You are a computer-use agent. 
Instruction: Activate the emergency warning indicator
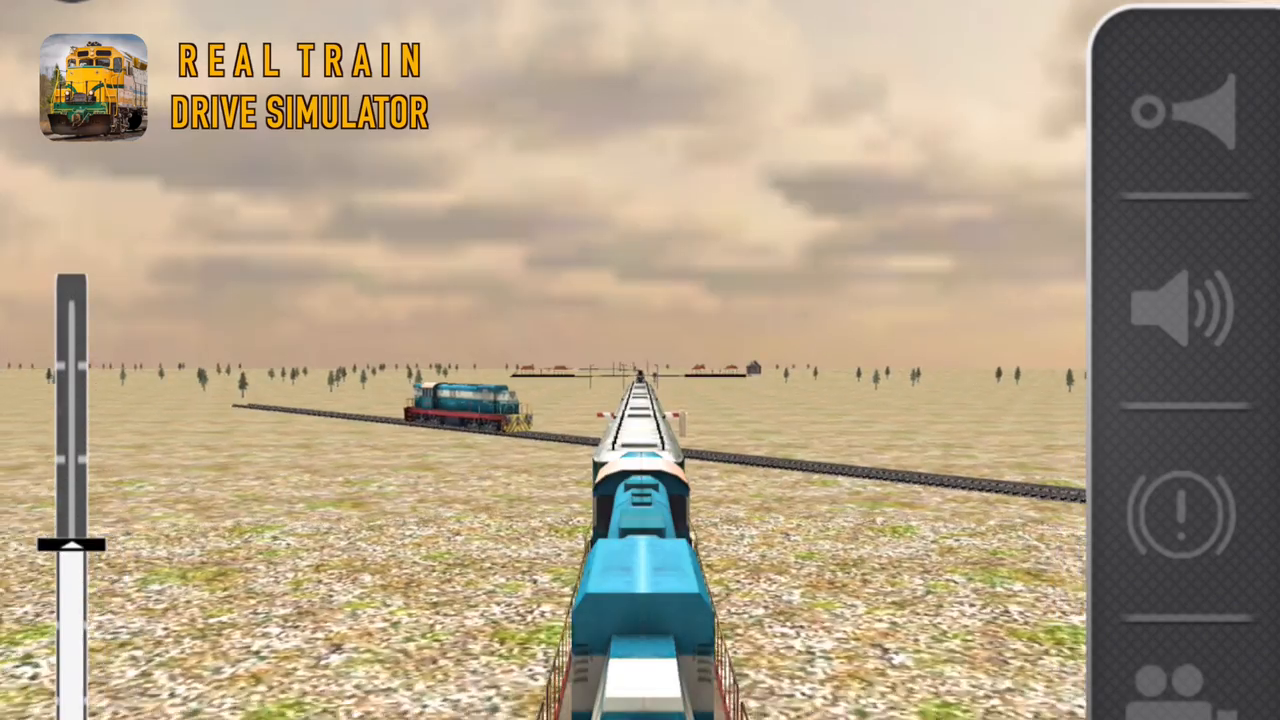(x=1182, y=512)
